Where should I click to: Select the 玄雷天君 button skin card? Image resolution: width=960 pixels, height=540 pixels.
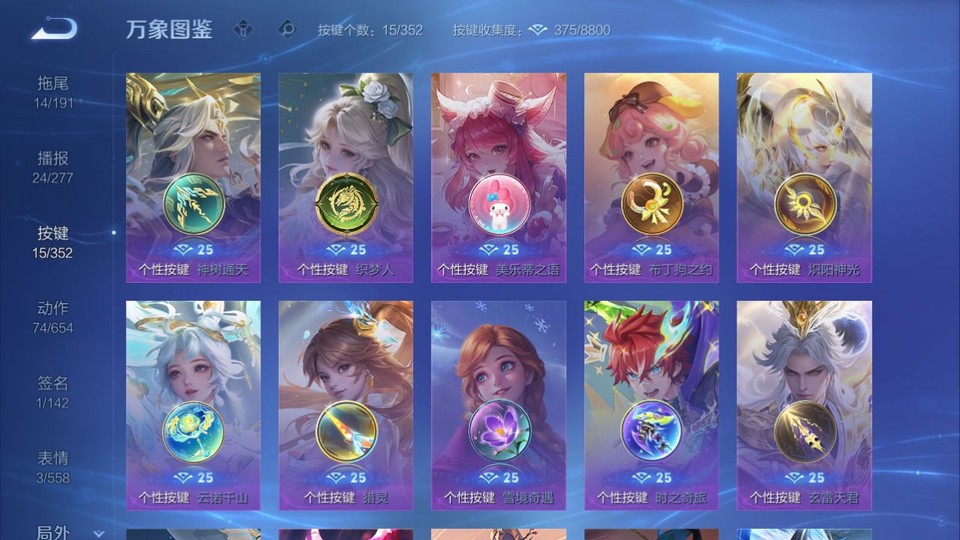804,405
